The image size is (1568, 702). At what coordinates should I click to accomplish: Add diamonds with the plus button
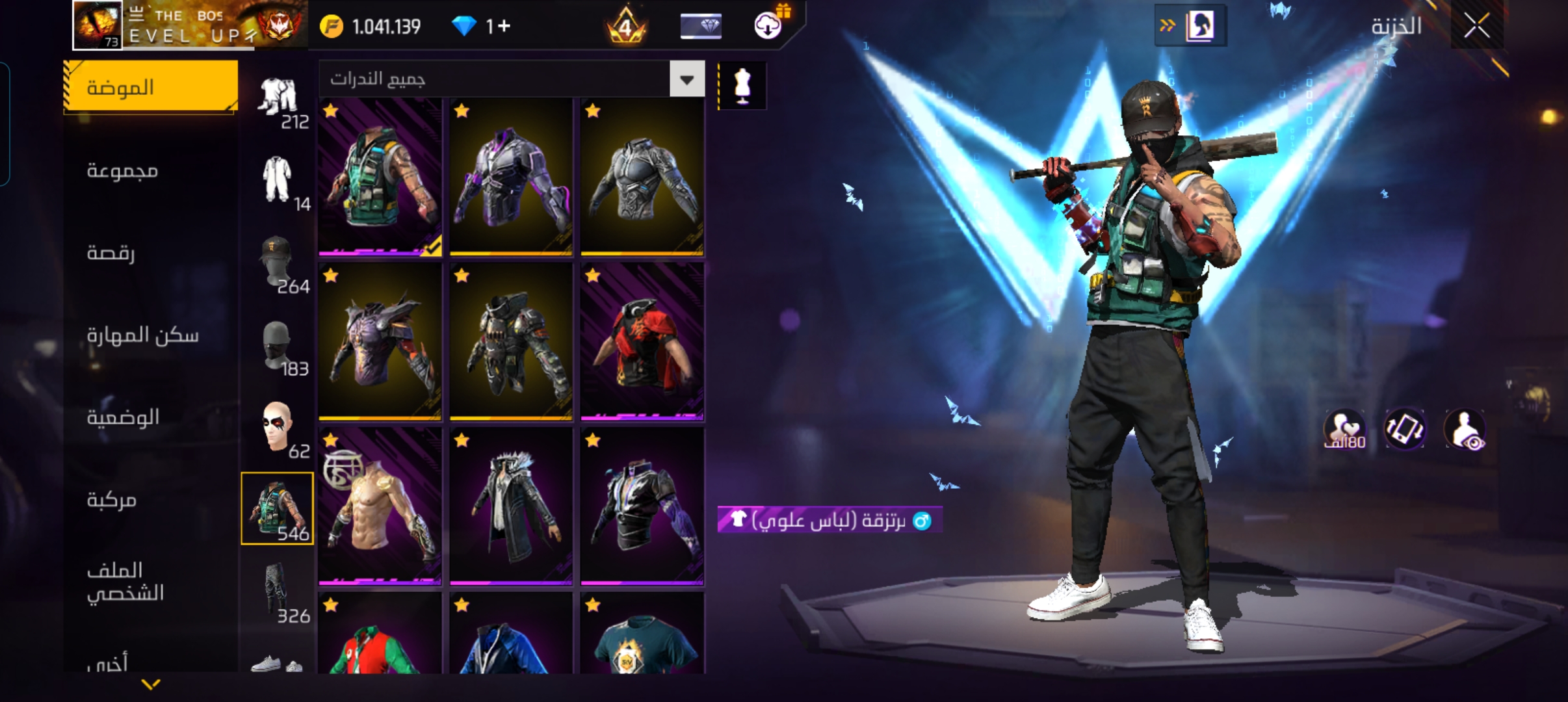(x=504, y=27)
